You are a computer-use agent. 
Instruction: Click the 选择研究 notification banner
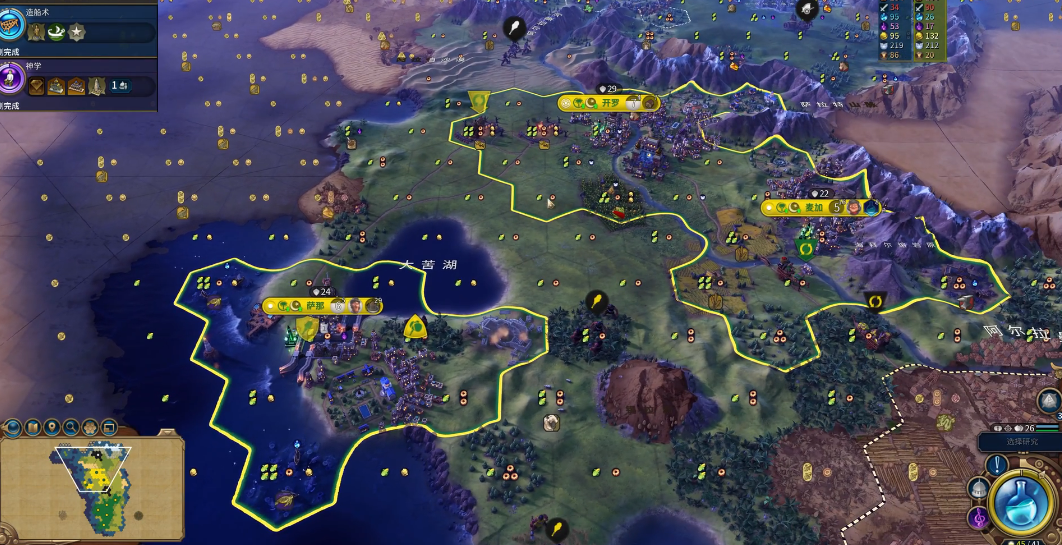click(1018, 441)
